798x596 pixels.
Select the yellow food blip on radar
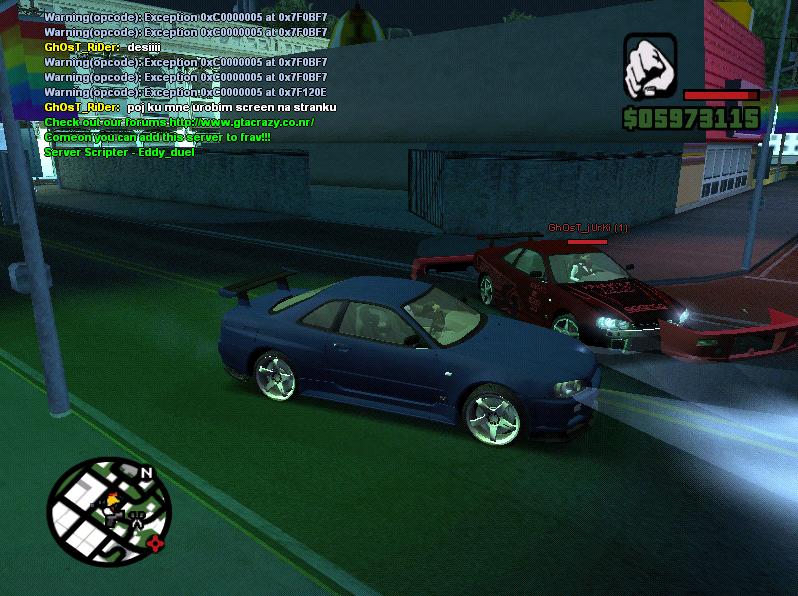pos(113,498)
